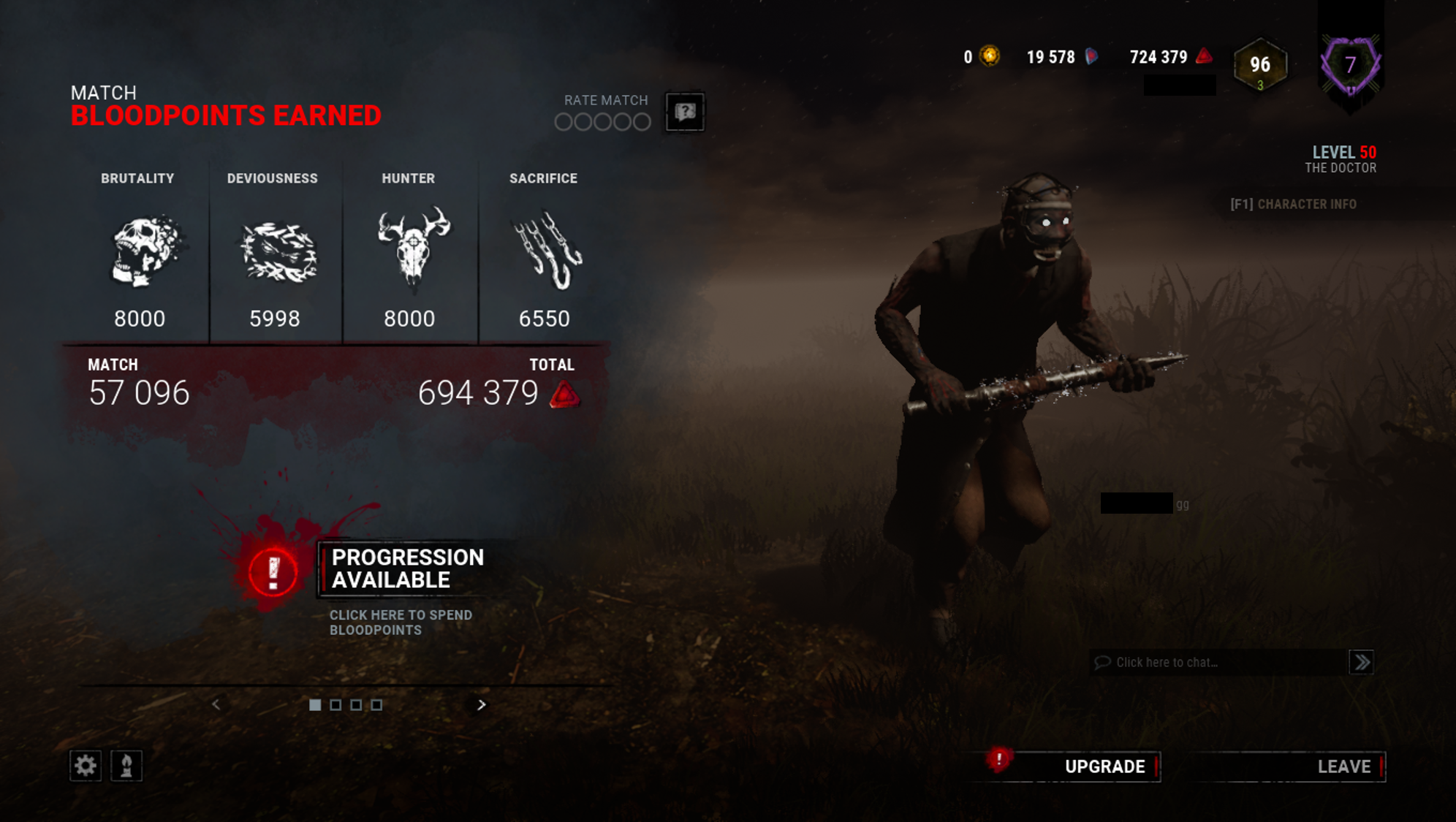Click the auric cells coin icon
Screen dimensions: 1456x822
click(x=990, y=57)
